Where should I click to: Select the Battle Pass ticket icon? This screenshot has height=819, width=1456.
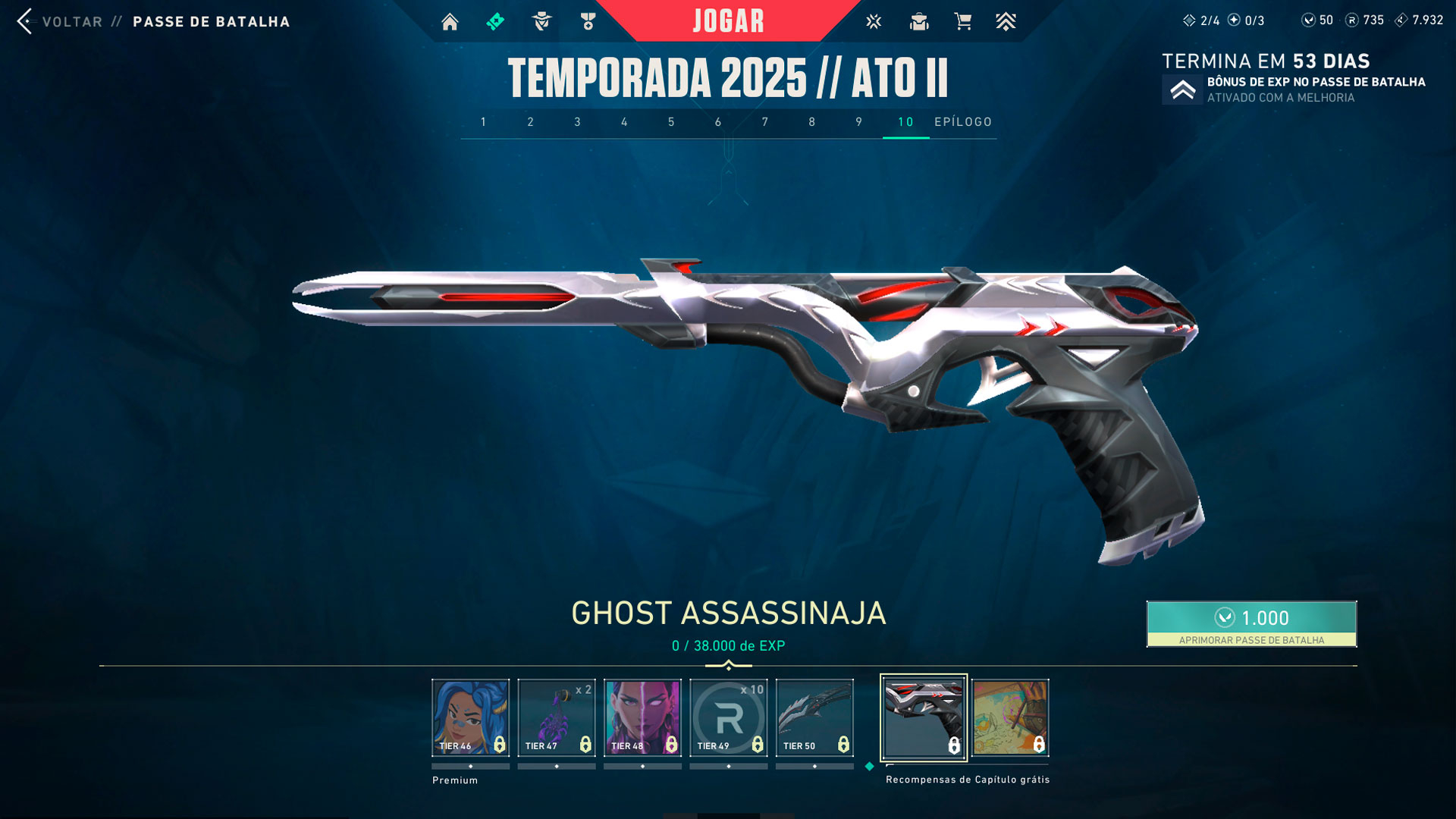pyautogui.click(x=494, y=22)
